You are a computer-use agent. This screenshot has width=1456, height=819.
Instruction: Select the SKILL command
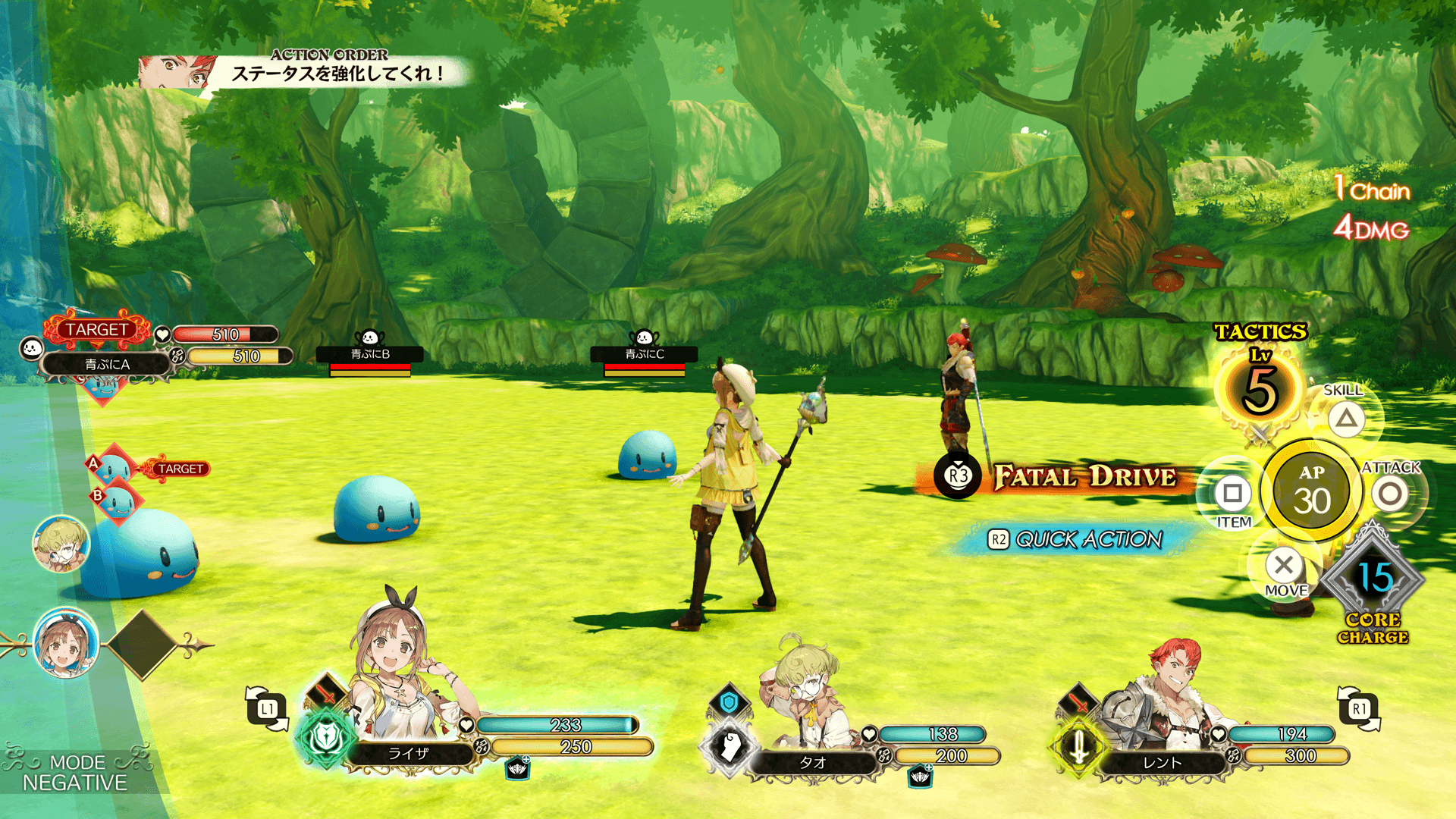click(1345, 419)
